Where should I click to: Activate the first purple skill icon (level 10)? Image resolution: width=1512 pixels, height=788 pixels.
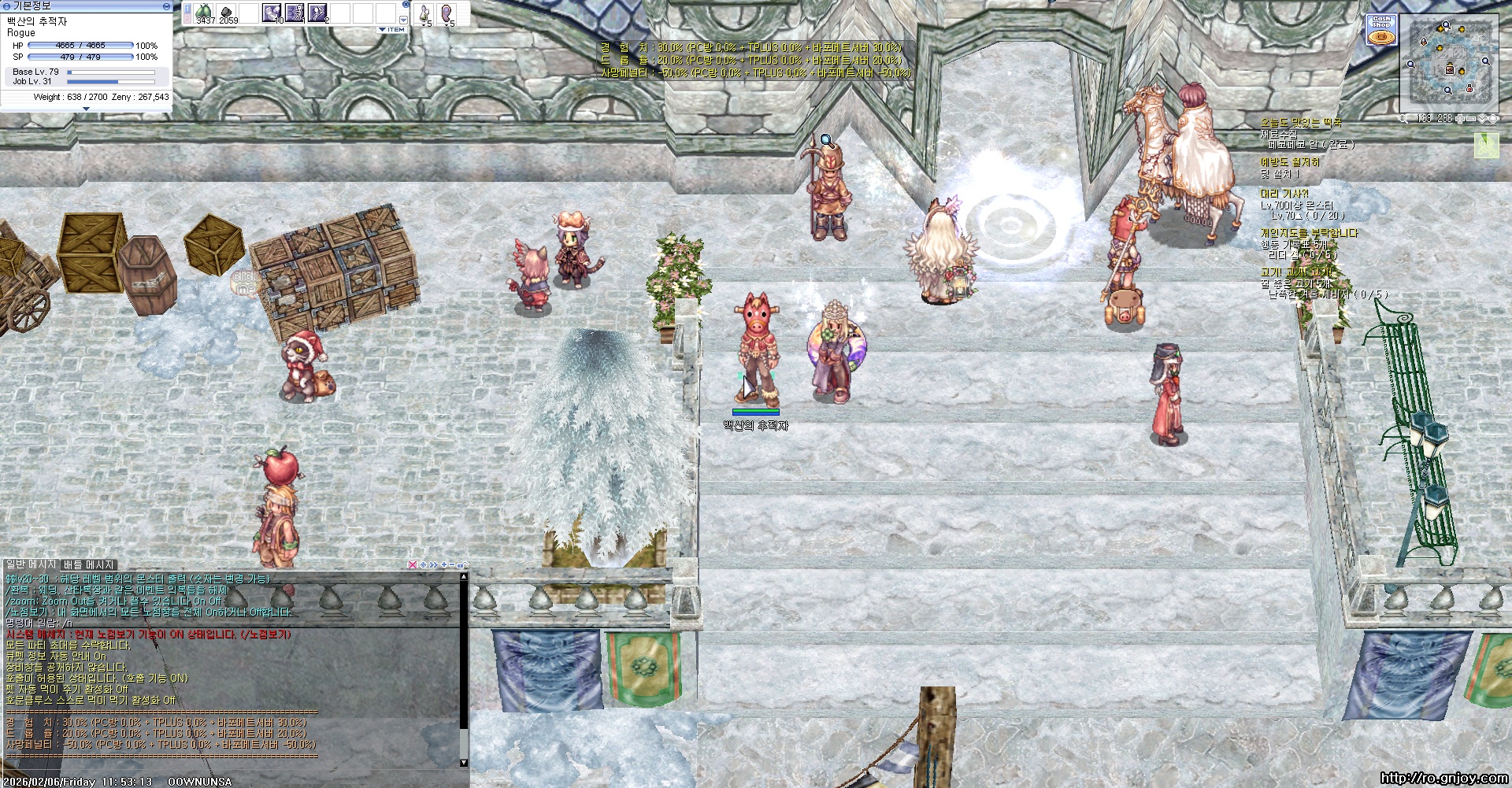pyautogui.click(x=272, y=13)
